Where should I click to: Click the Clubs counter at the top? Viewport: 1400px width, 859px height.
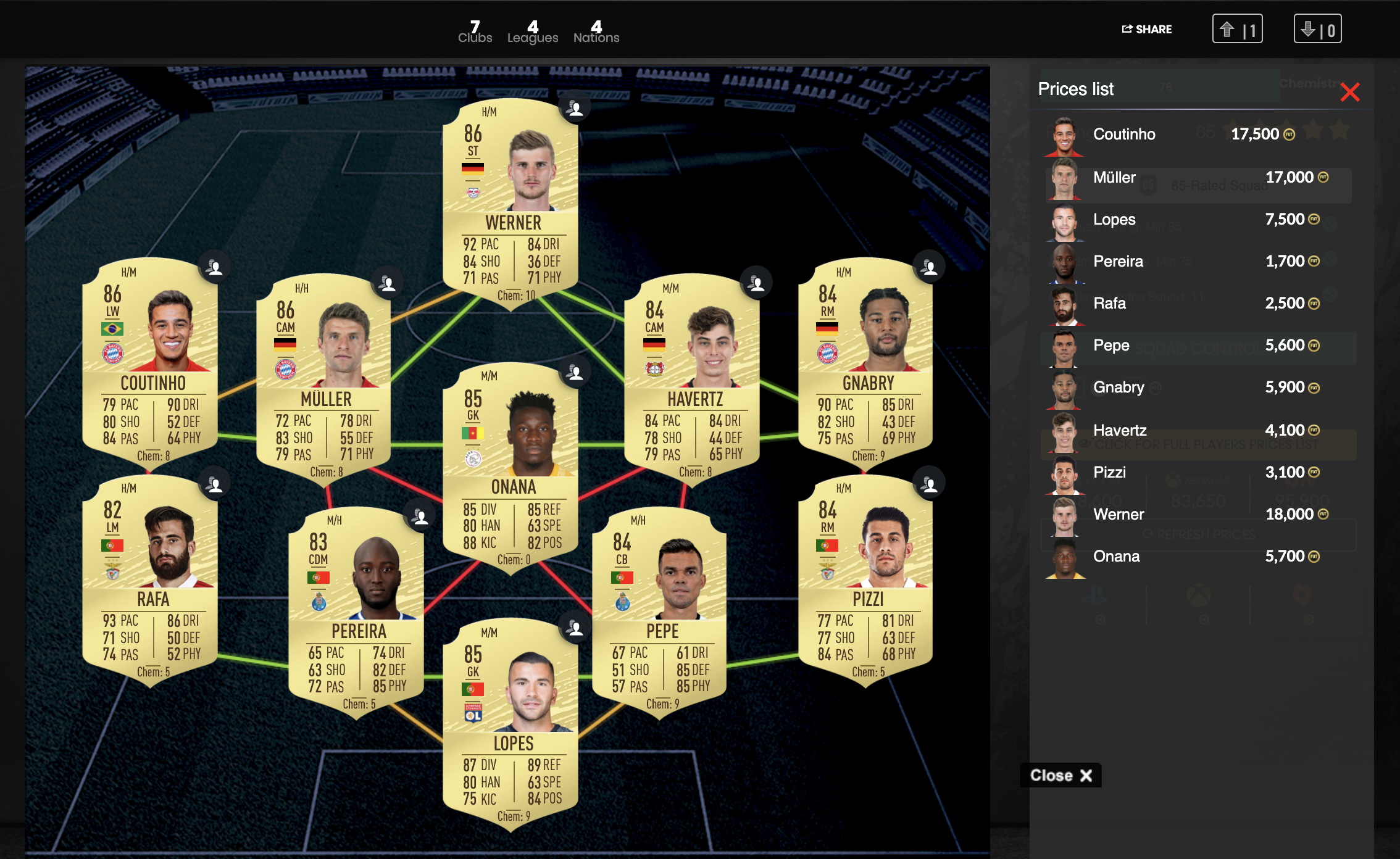coord(474,31)
